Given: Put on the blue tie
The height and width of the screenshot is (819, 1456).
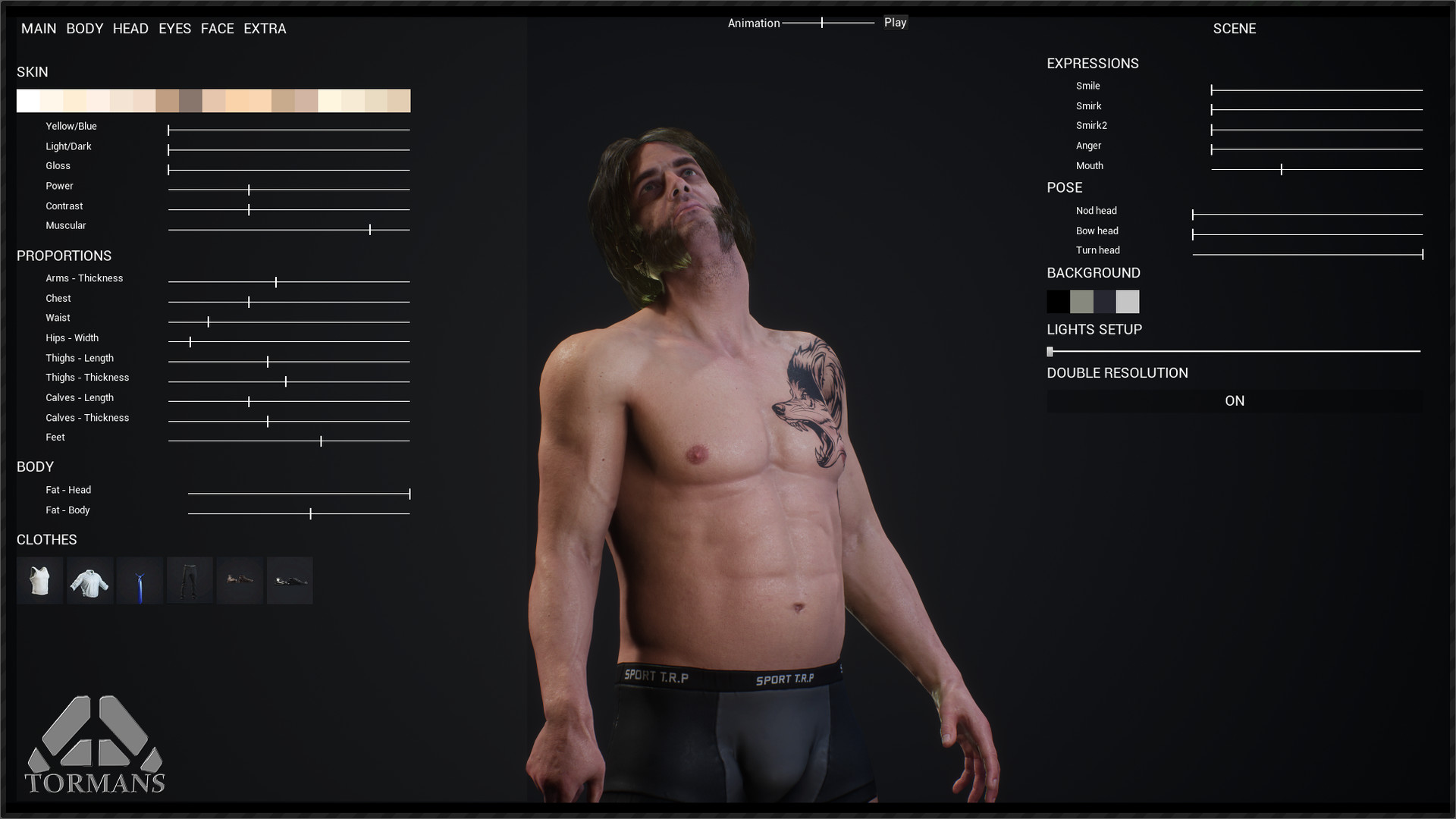Looking at the screenshot, I should pyautogui.click(x=140, y=580).
